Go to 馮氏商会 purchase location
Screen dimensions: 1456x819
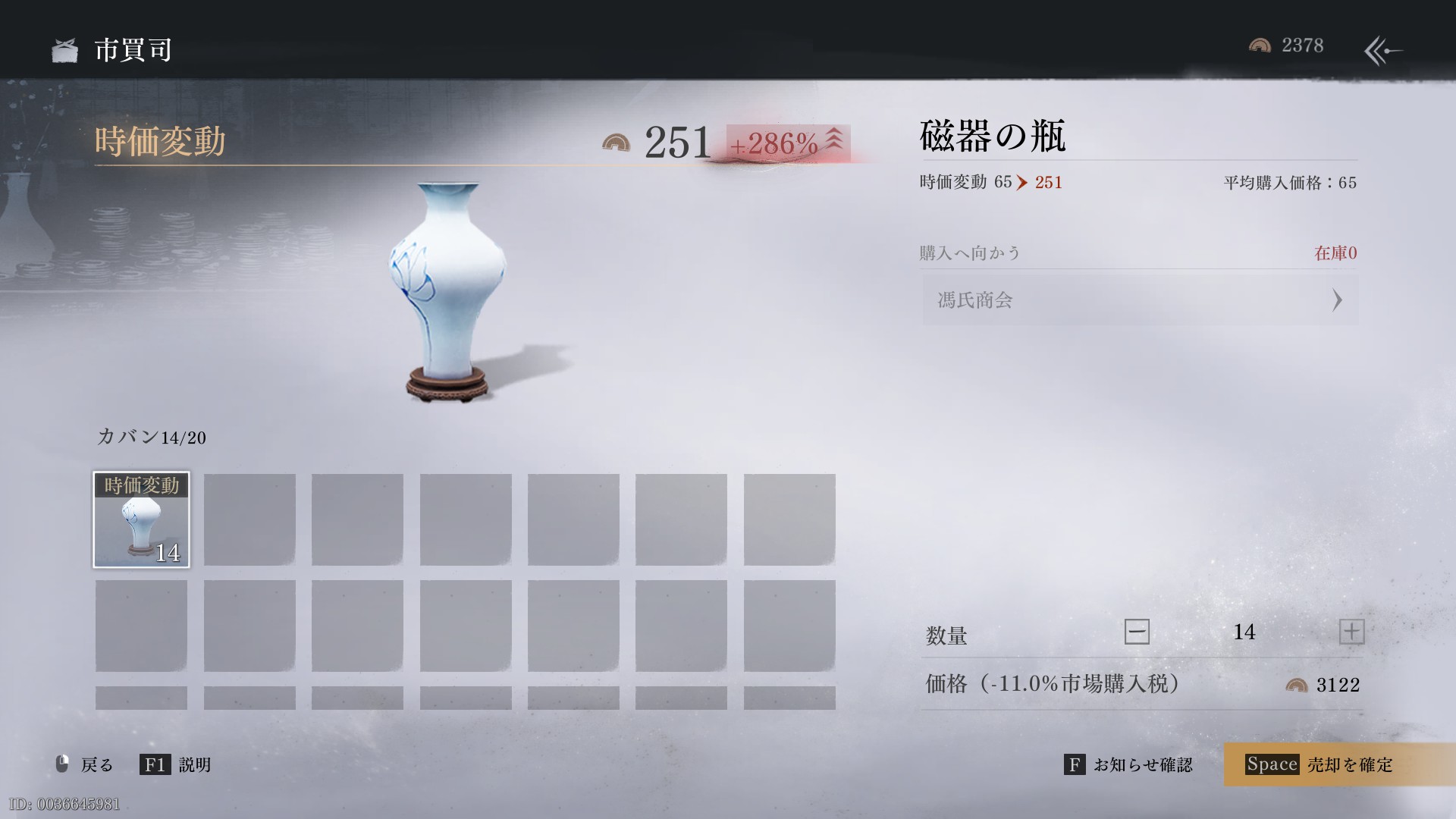point(1139,300)
